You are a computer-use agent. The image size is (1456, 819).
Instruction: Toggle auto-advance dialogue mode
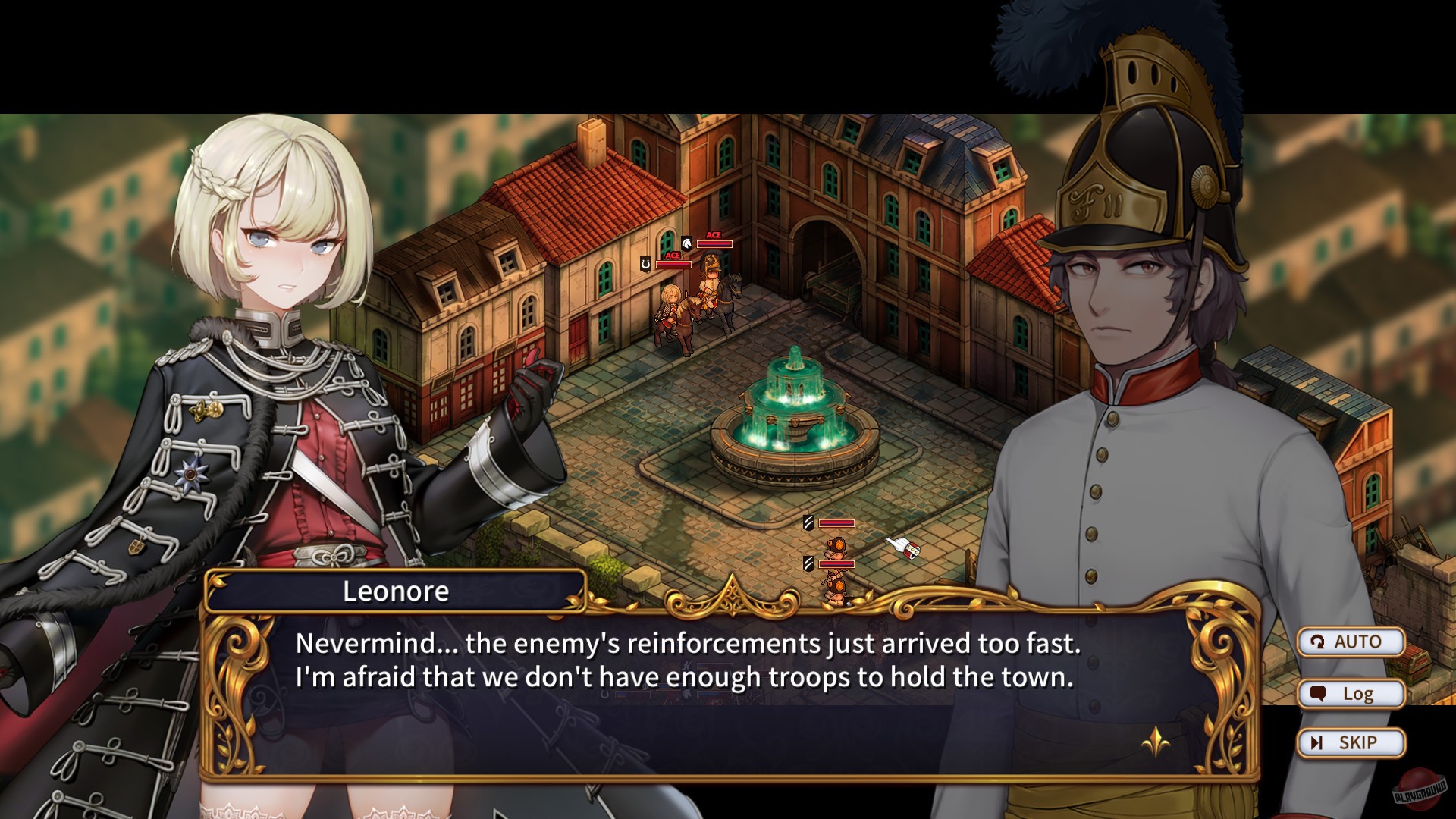(x=1351, y=642)
